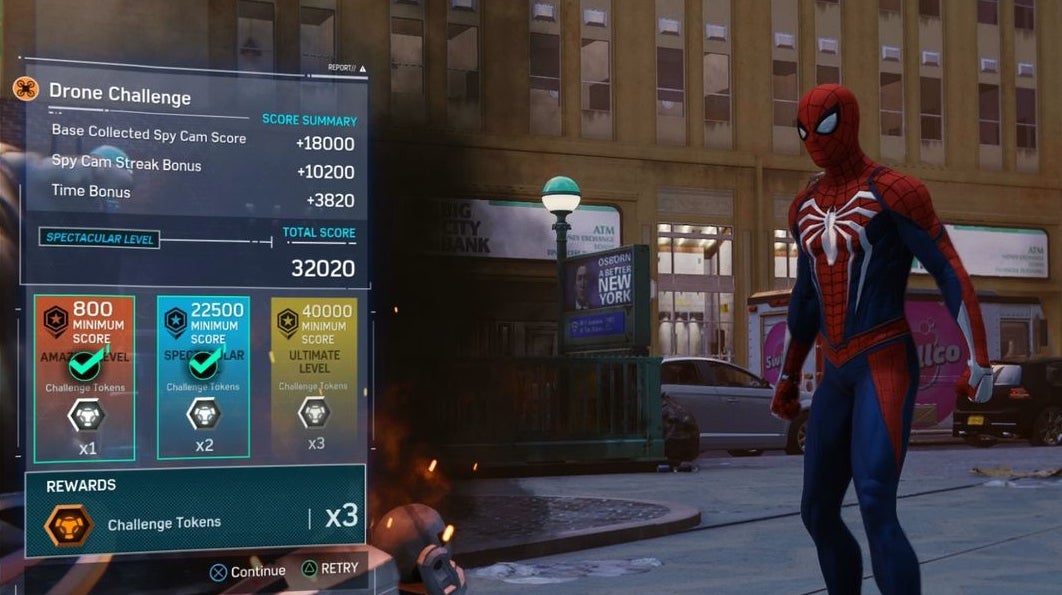Click the orange Drone Challenge icon

[x=26, y=90]
